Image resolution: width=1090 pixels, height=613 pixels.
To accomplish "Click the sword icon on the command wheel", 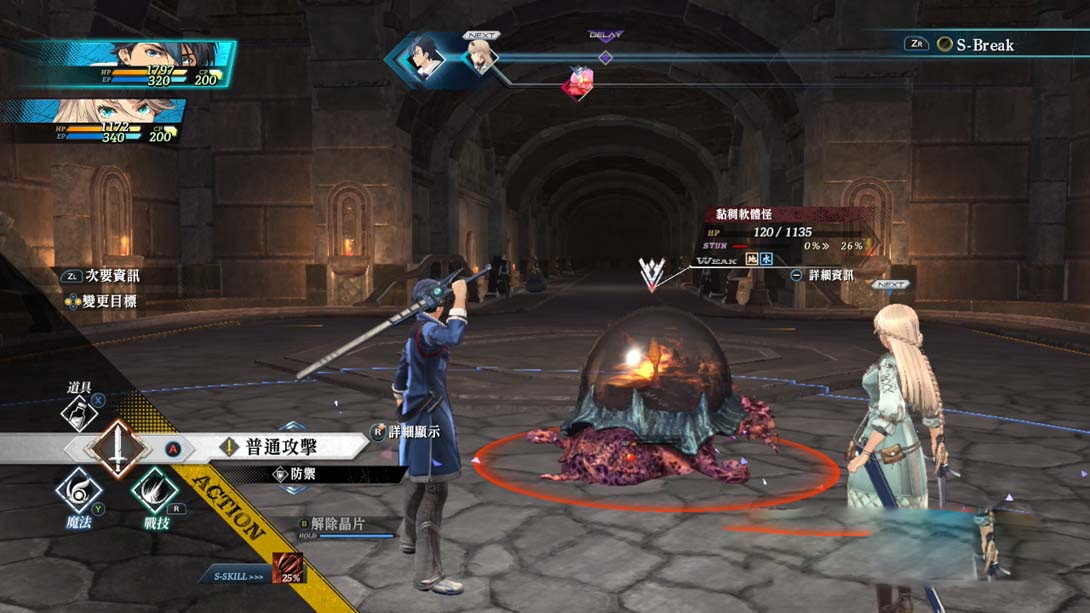I will click(117, 446).
